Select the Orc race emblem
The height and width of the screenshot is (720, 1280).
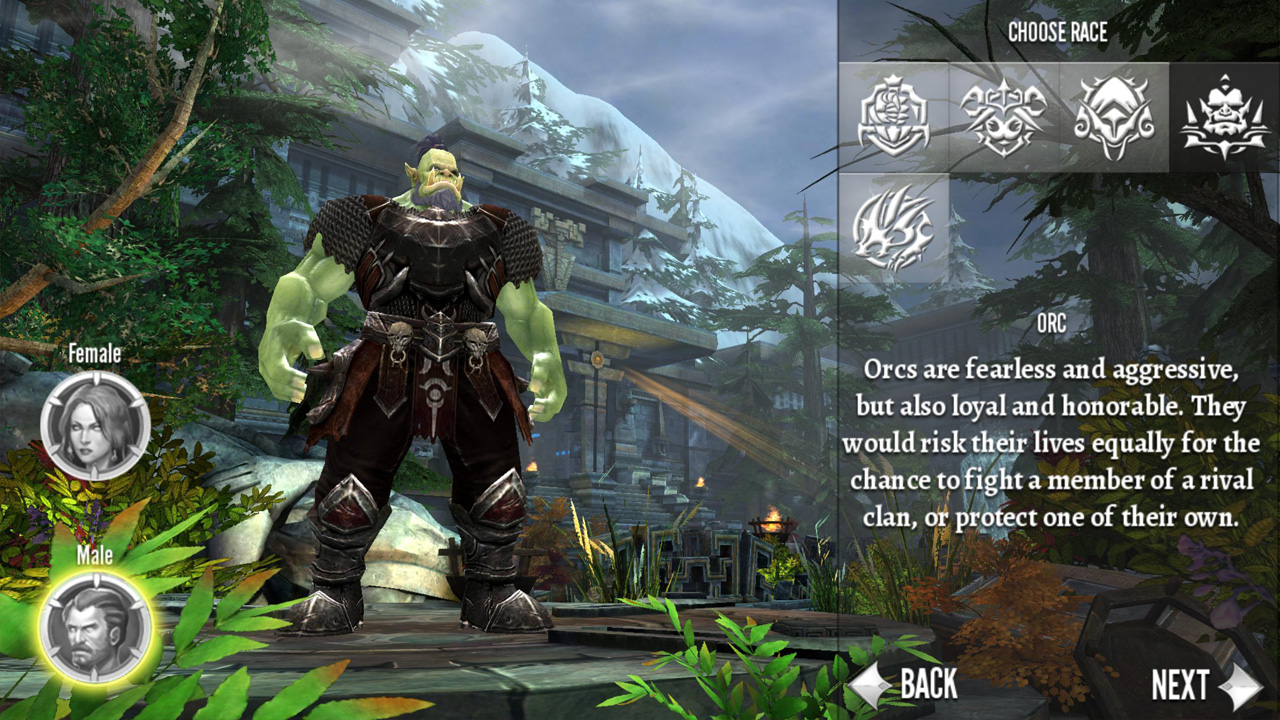pyautogui.click(x=1224, y=118)
